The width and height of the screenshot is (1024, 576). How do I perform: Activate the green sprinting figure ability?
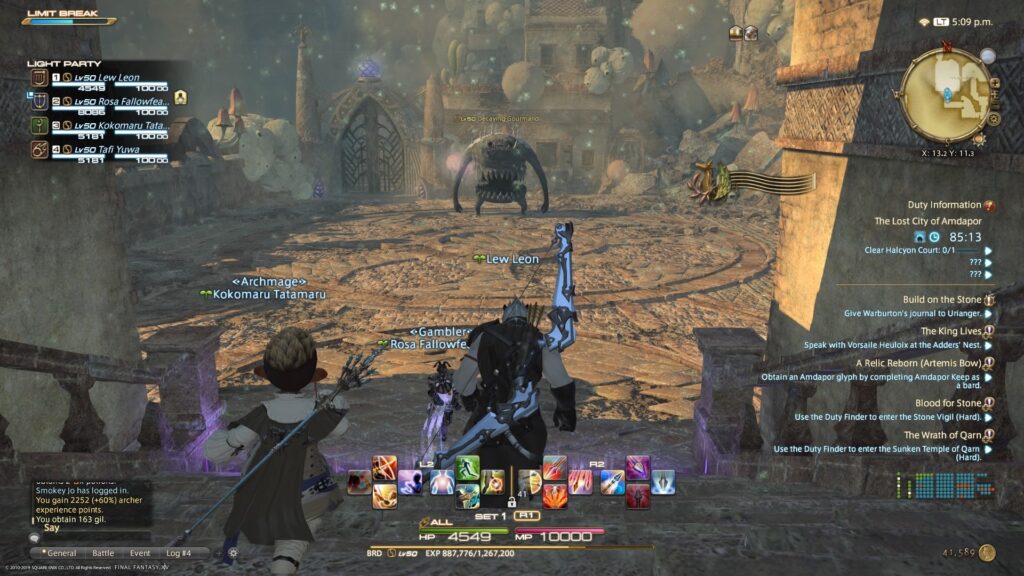coord(467,468)
